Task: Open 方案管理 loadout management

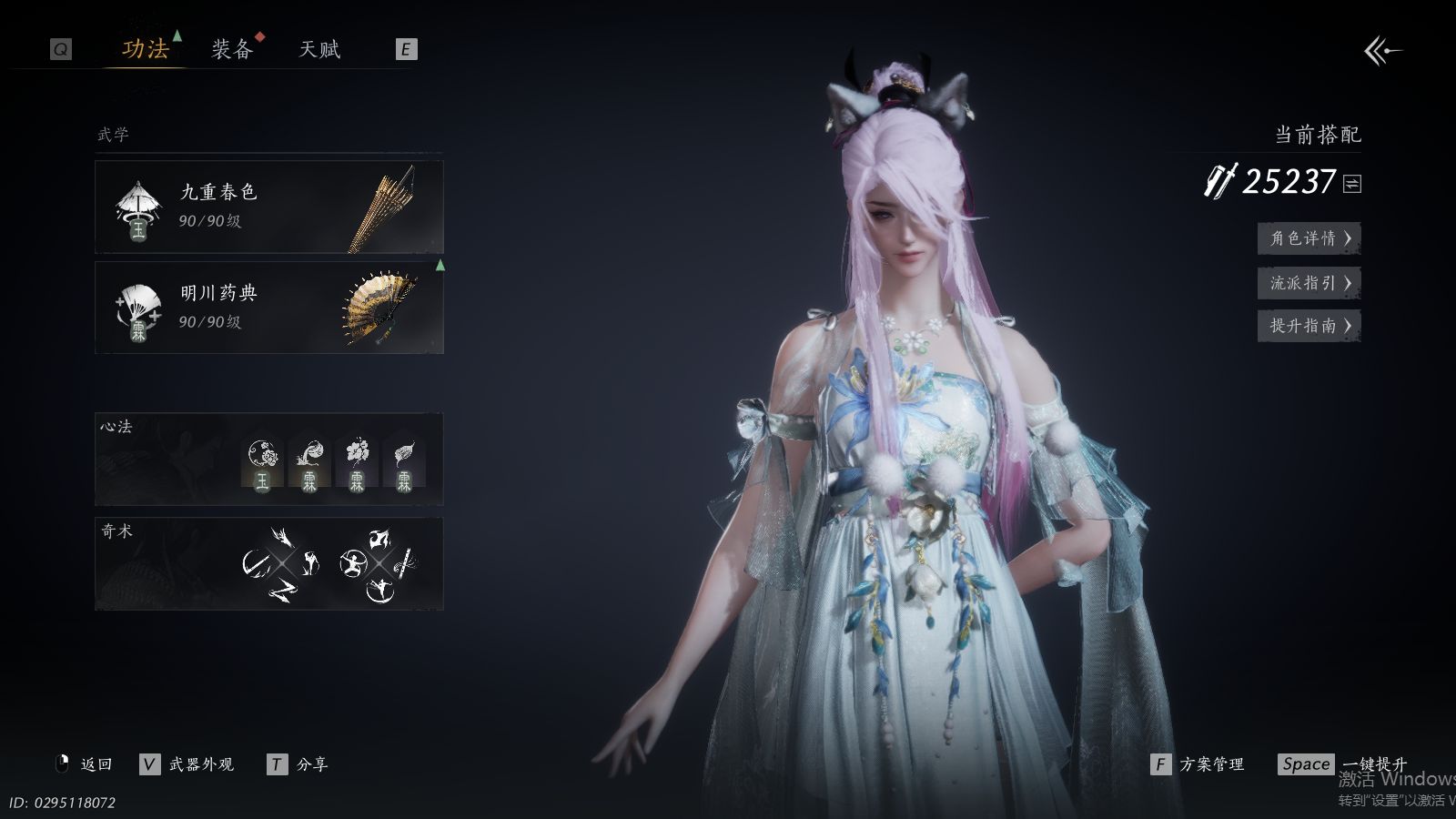Action: pyautogui.click(x=1198, y=764)
